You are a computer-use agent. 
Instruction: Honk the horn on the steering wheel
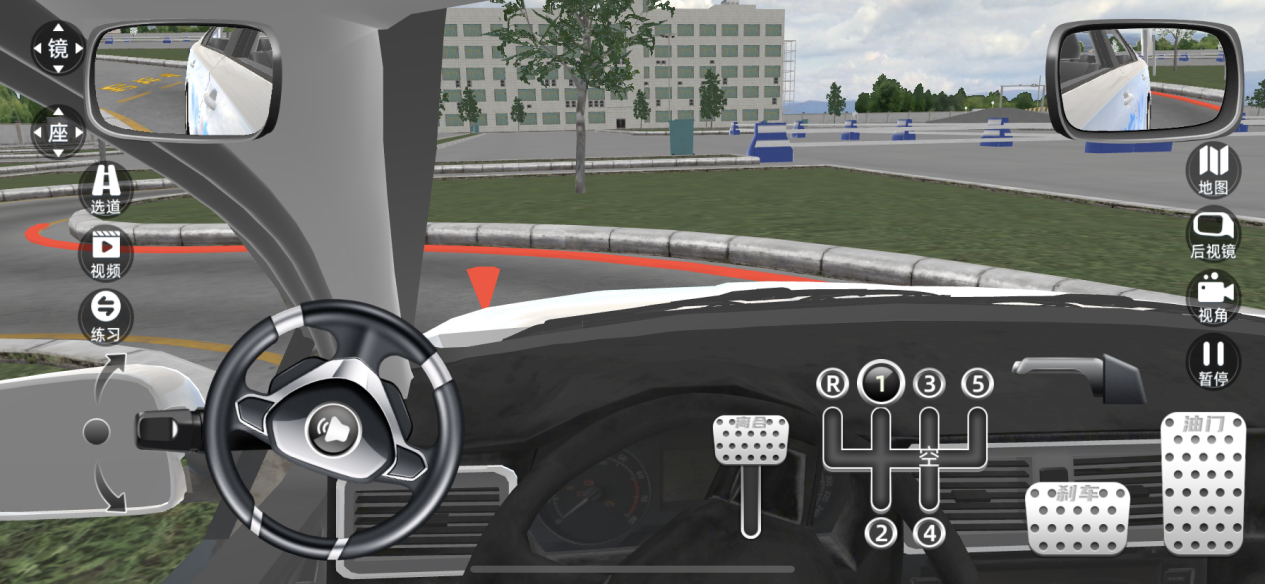tap(333, 429)
